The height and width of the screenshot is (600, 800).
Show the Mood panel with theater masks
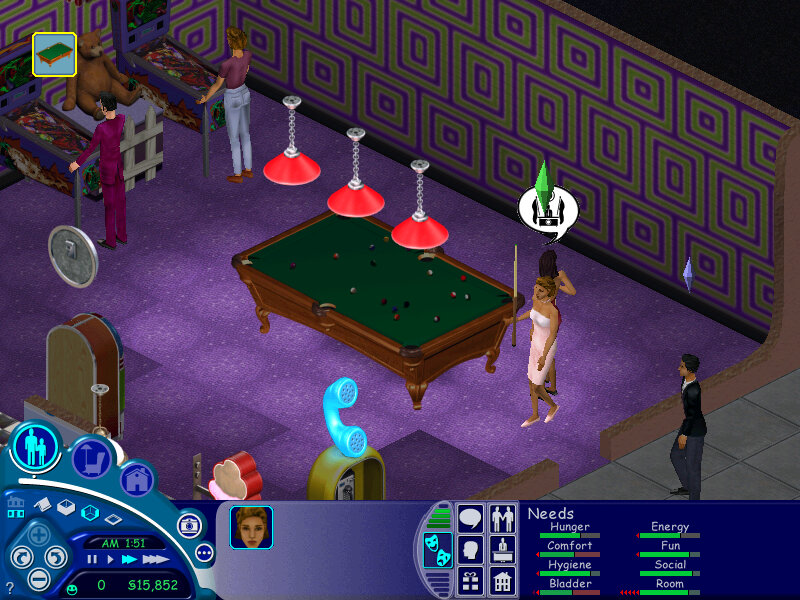pos(437,550)
